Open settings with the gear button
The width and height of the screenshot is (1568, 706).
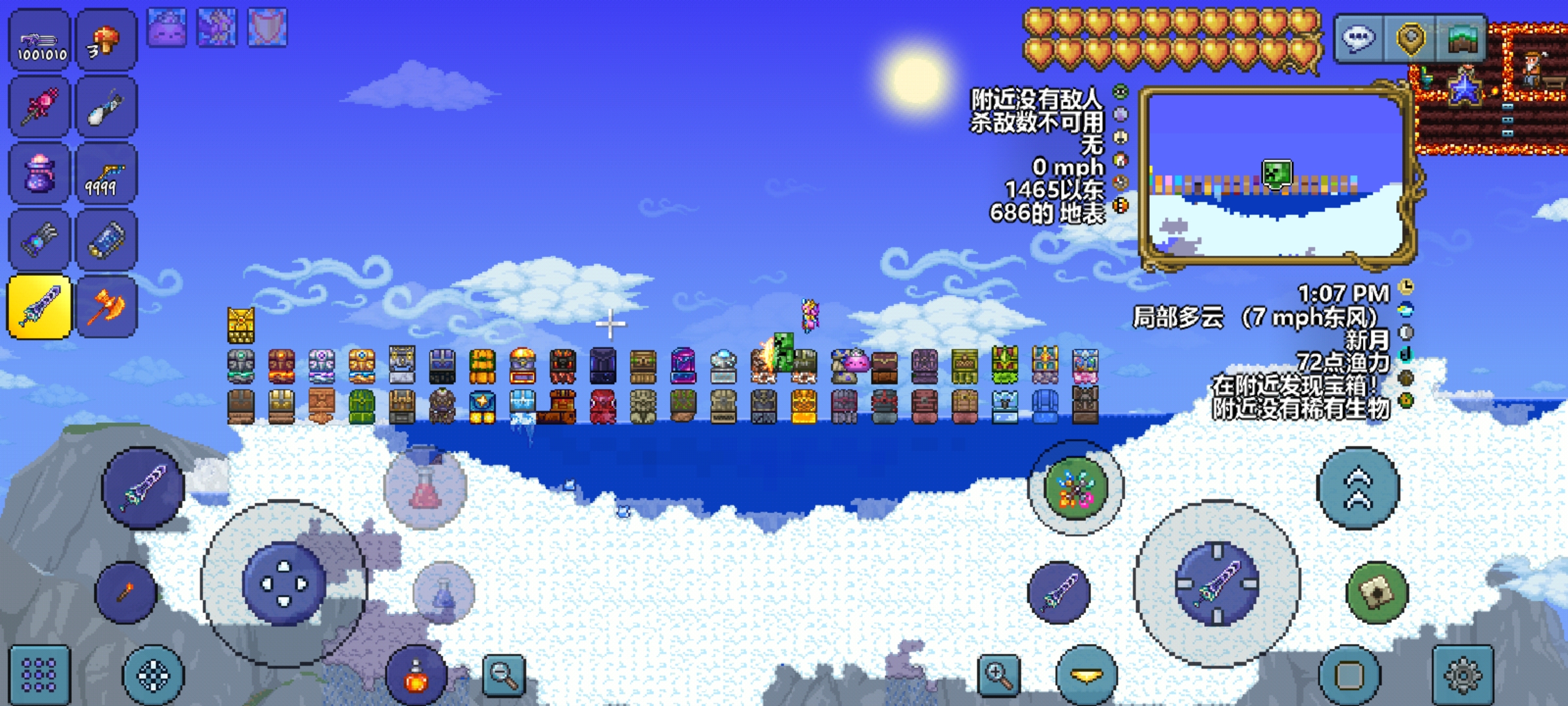pos(1462,675)
